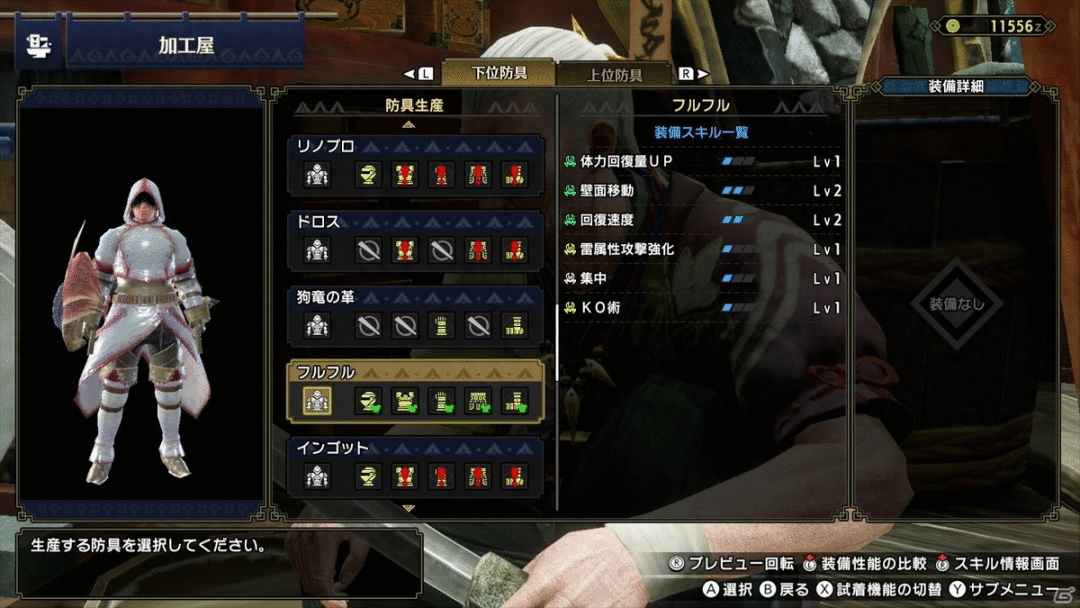Select the インゴット full armor set icon
This screenshot has height=608, width=1080.
(317, 477)
